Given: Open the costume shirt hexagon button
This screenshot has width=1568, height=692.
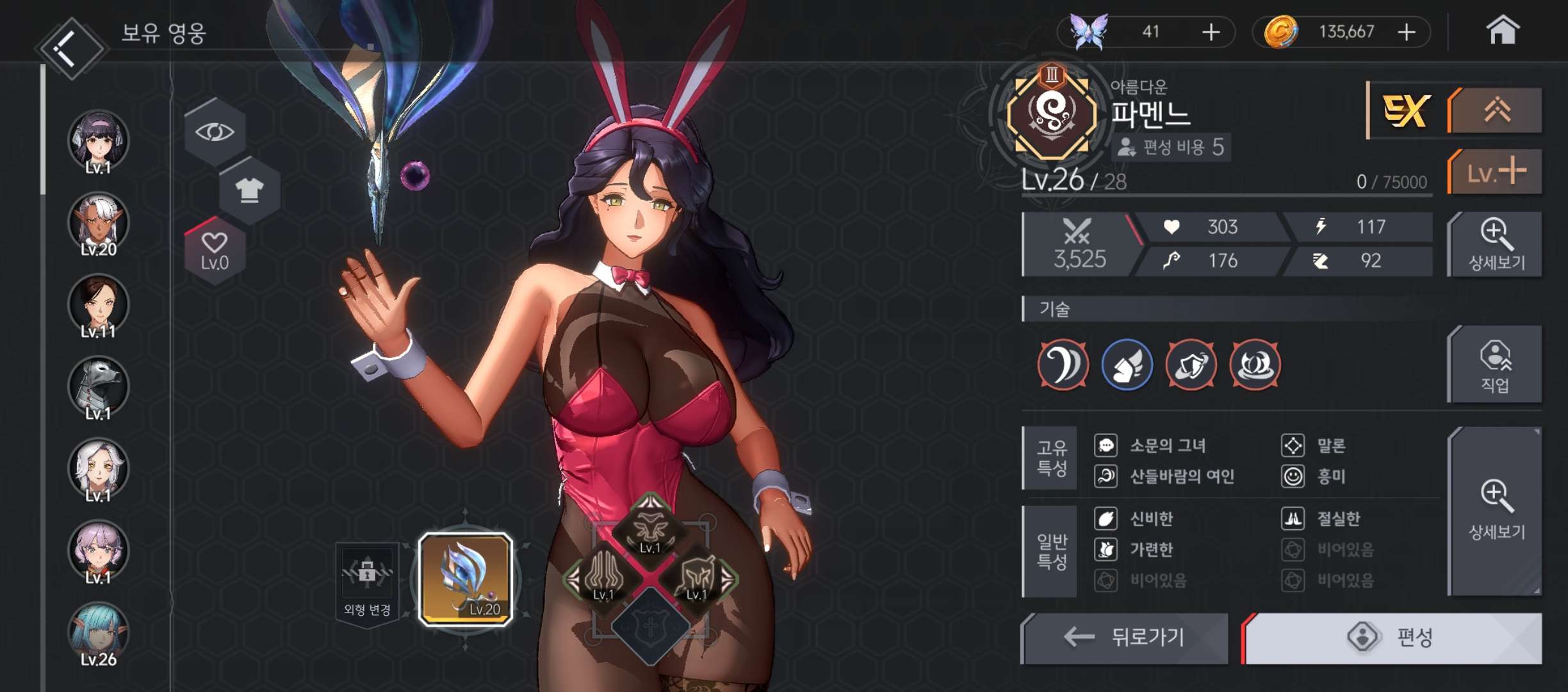Looking at the screenshot, I should (x=249, y=190).
